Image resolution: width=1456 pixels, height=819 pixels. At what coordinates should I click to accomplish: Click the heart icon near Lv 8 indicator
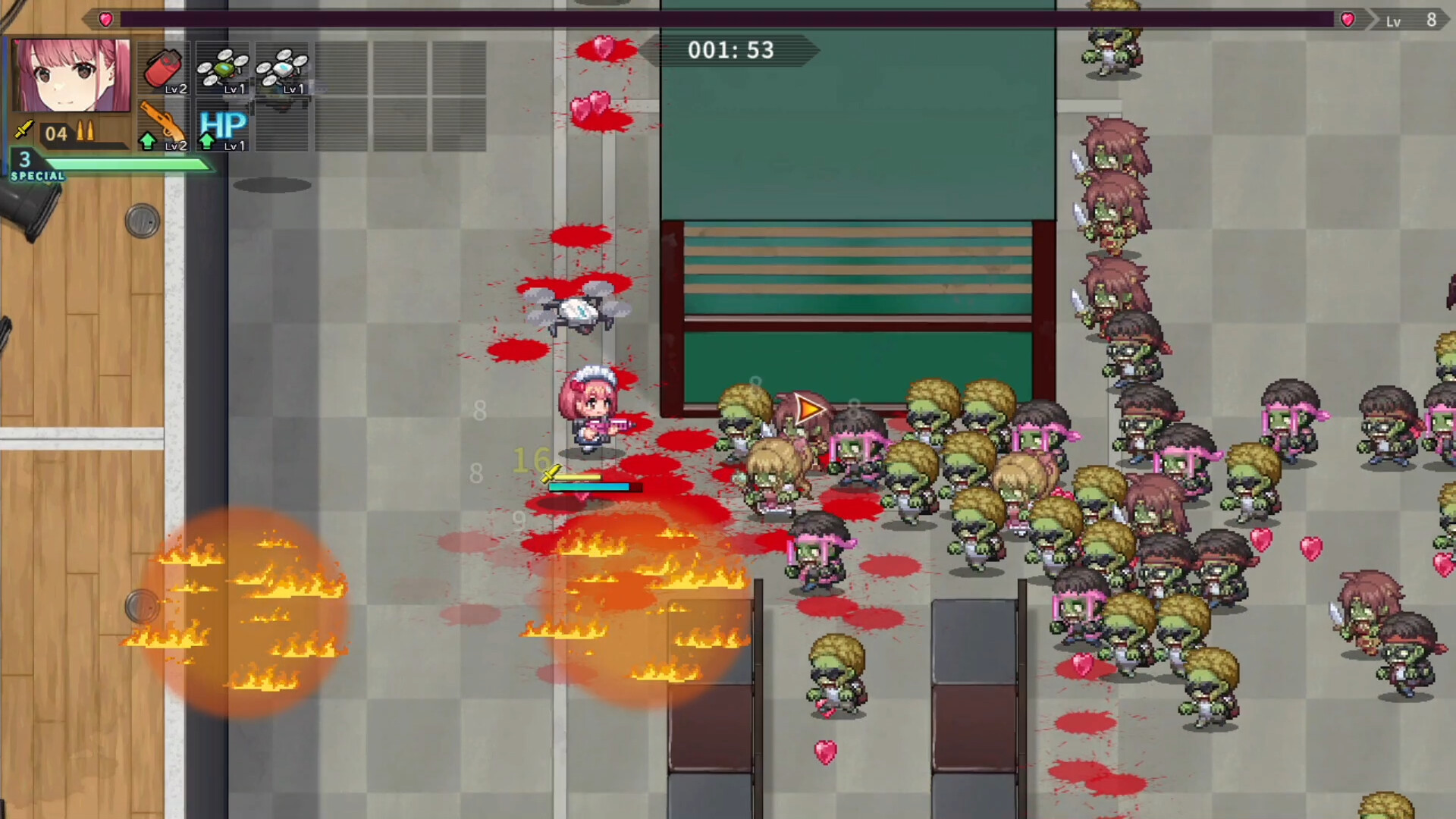pos(1347,20)
